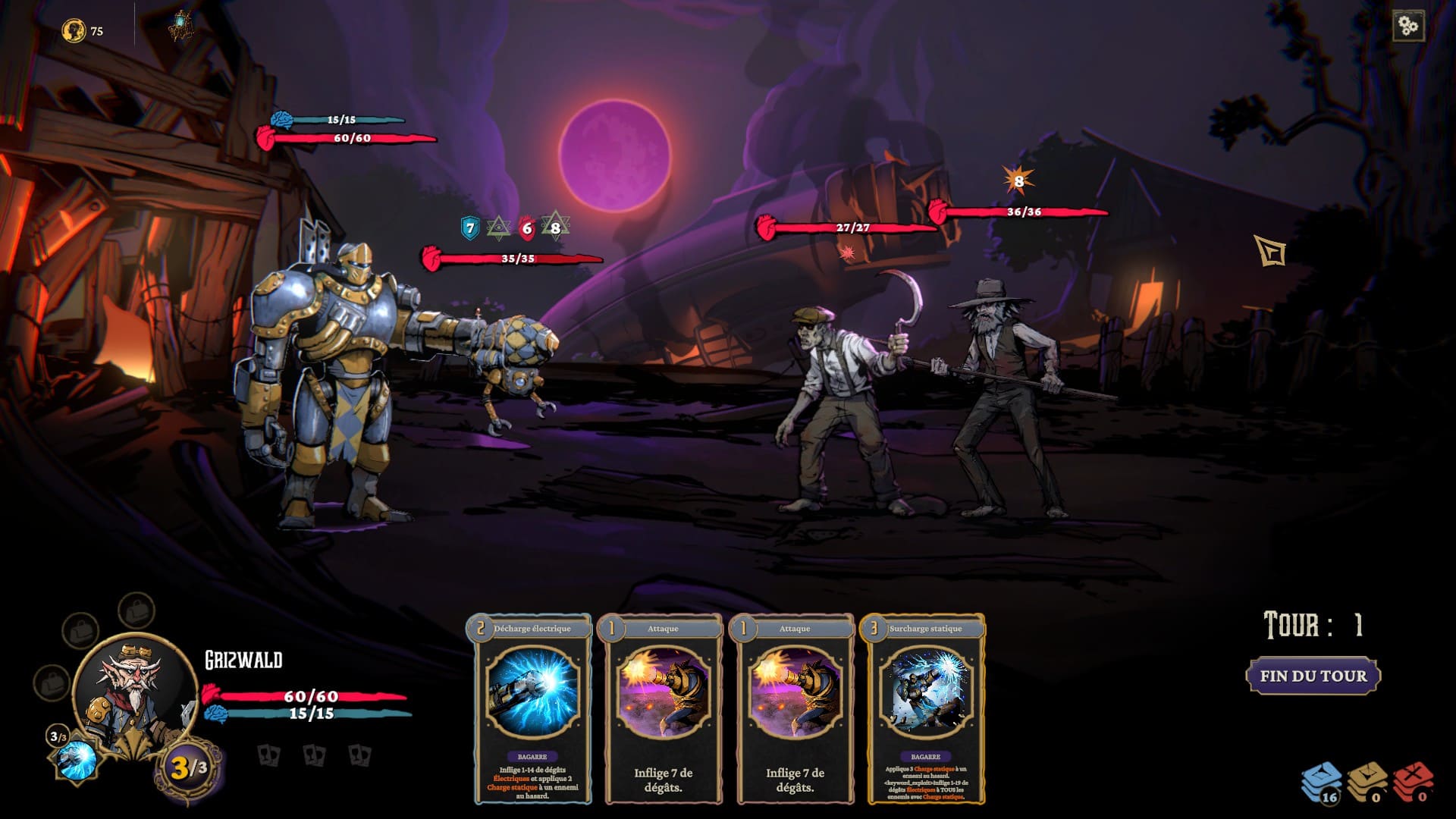Activate the blue lightning hero ability

click(x=77, y=759)
